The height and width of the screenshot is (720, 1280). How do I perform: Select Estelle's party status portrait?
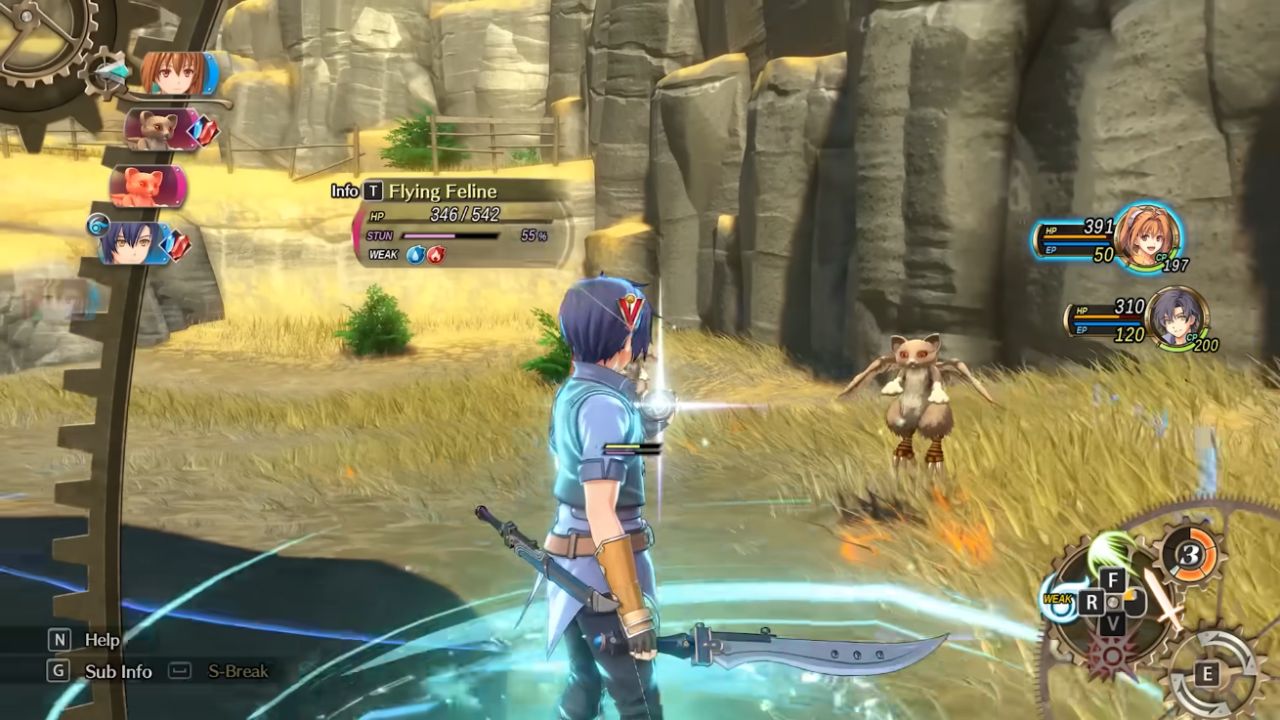pos(1146,236)
